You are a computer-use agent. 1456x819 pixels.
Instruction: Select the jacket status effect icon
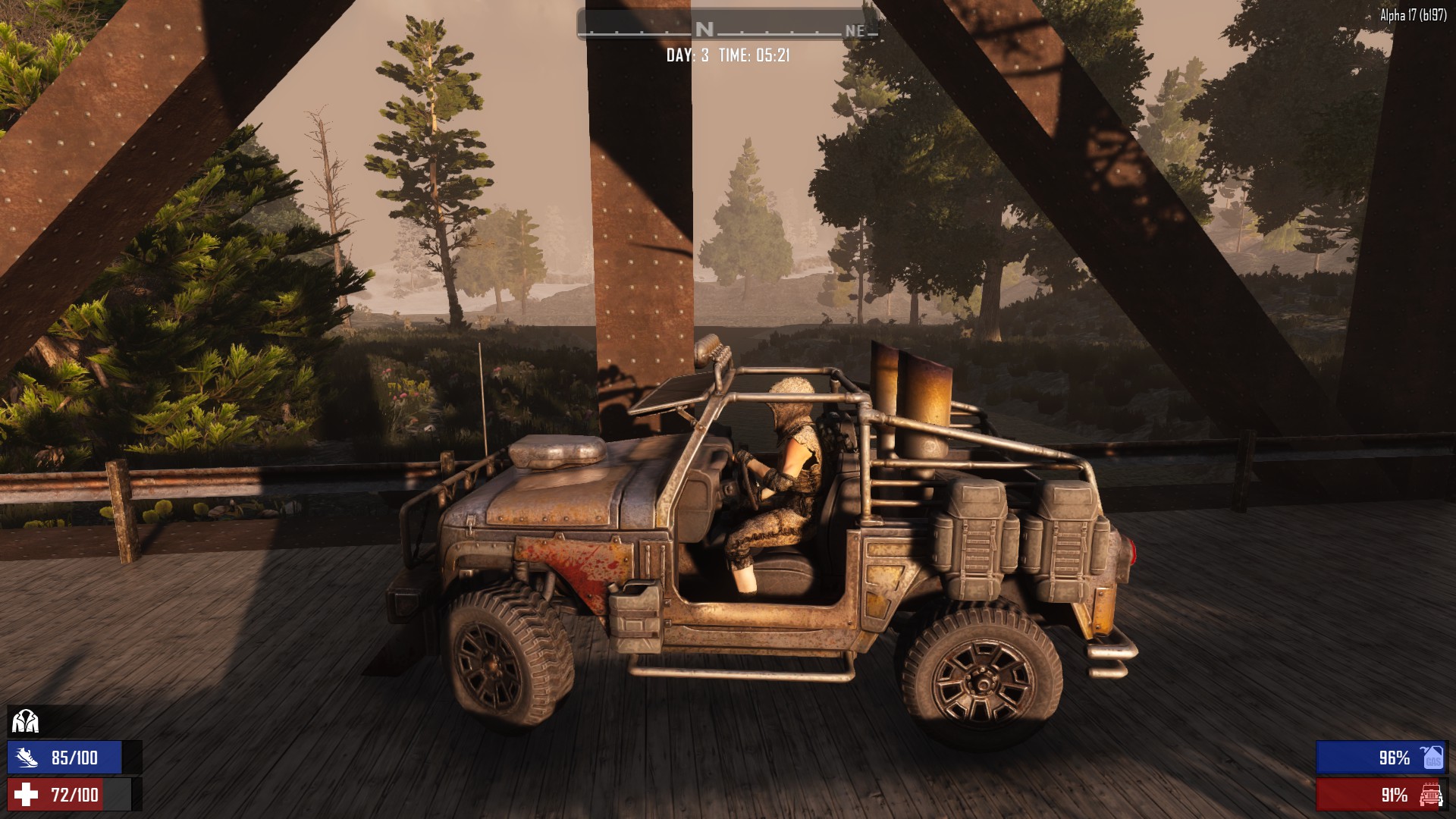[25, 720]
